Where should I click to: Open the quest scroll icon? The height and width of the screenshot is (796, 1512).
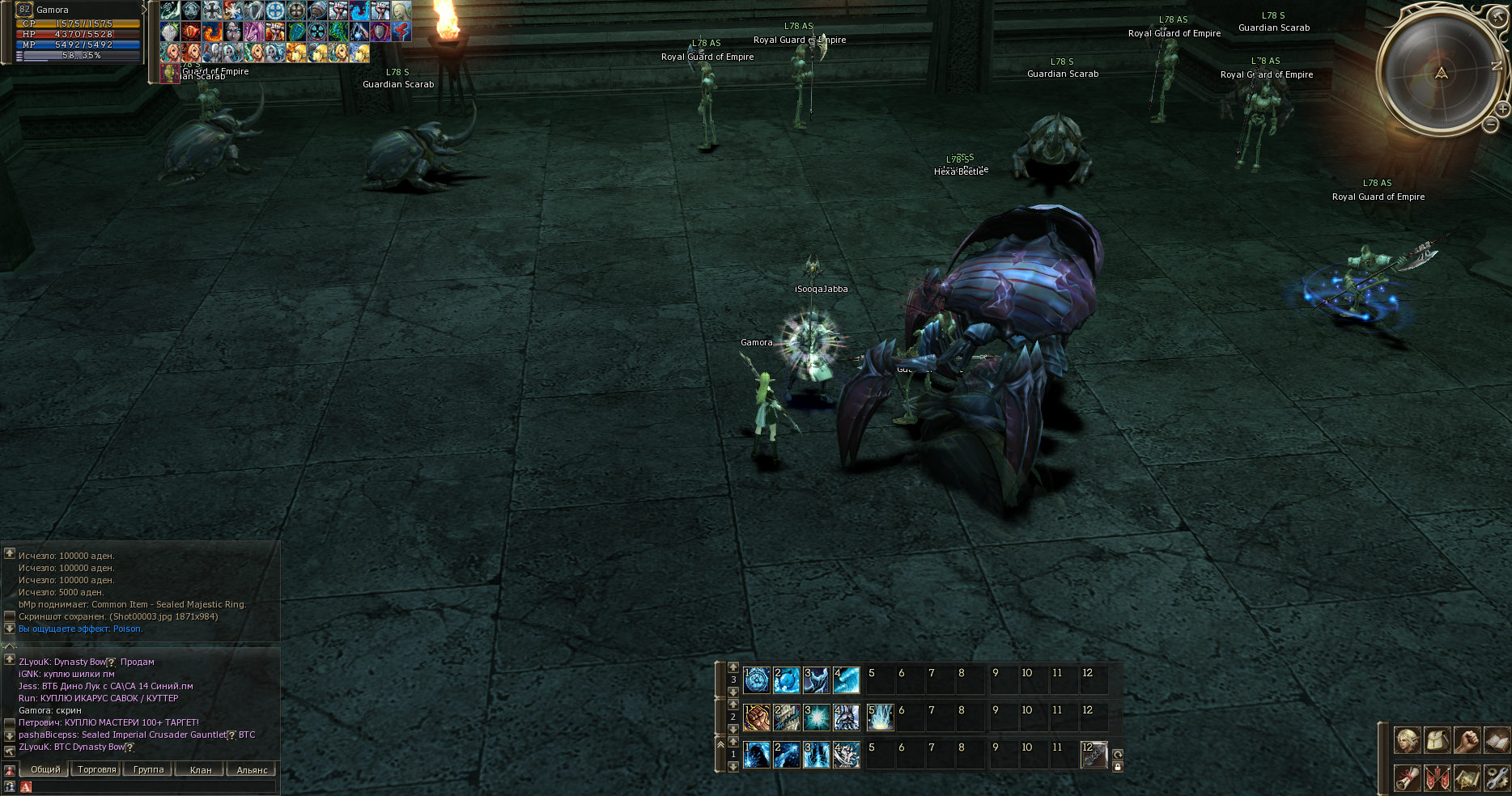(1408, 778)
